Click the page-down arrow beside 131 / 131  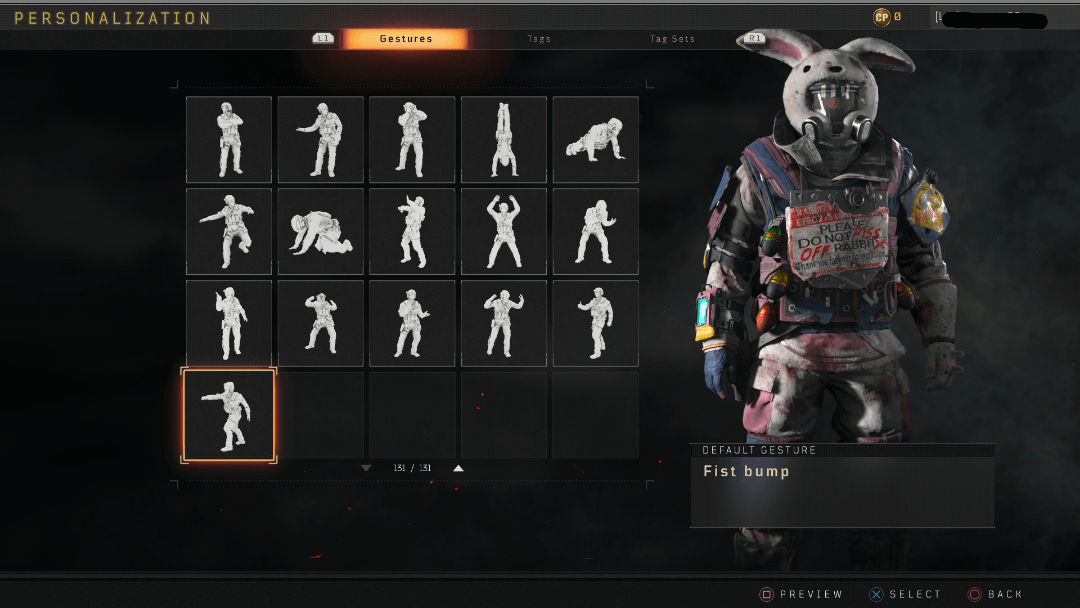coord(366,468)
